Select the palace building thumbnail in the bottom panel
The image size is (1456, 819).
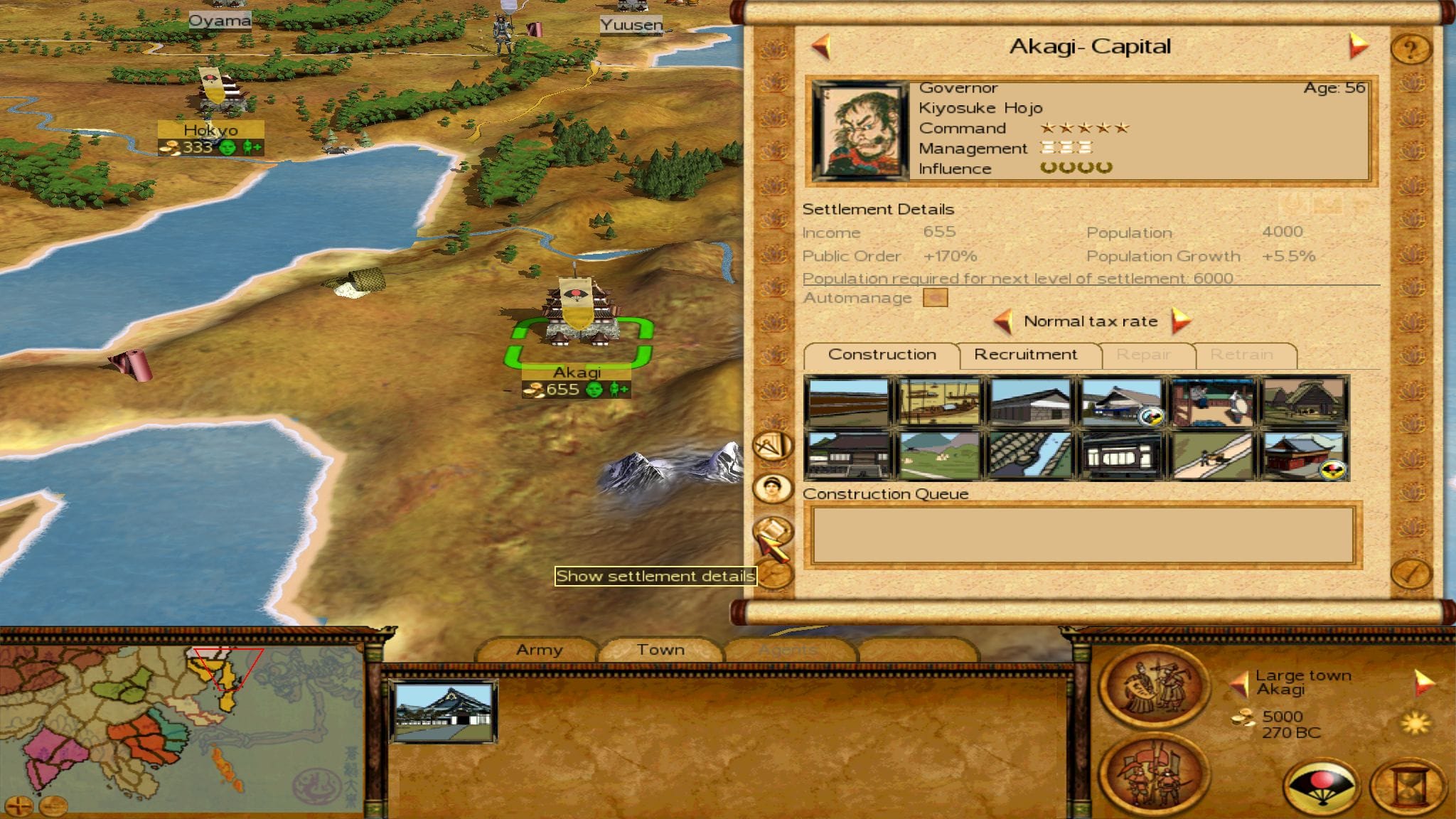click(x=443, y=711)
